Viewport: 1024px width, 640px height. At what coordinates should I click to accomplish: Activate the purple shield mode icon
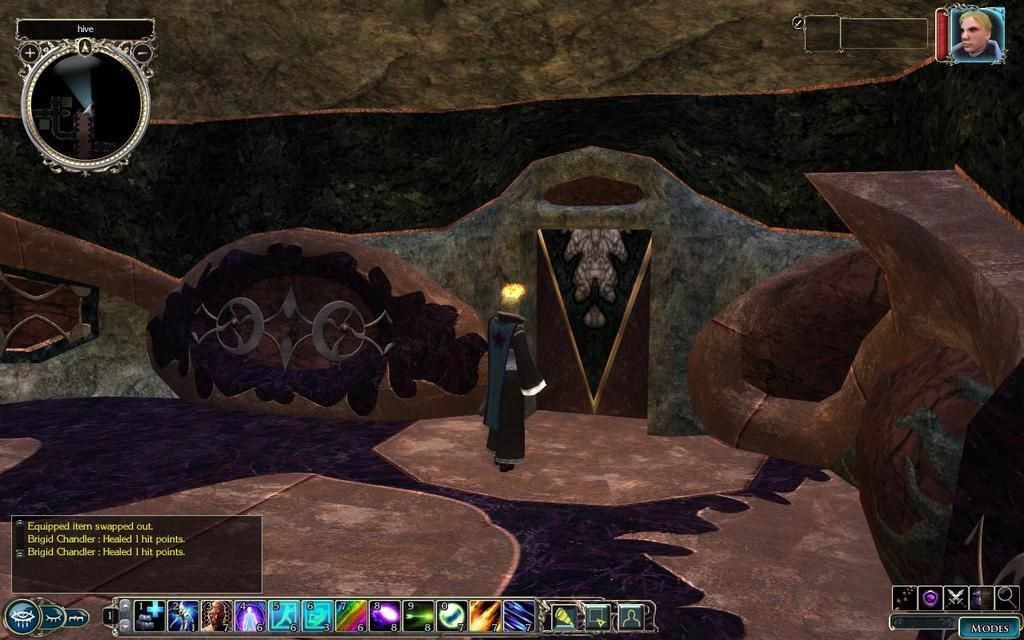tap(931, 598)
